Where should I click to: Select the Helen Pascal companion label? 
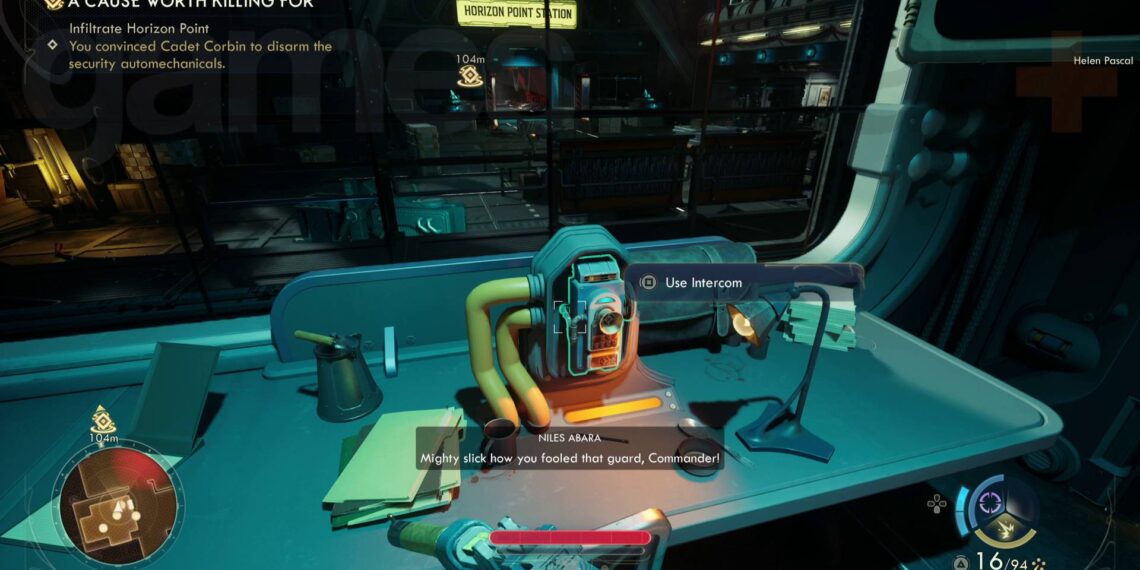tap(1103, 61)
